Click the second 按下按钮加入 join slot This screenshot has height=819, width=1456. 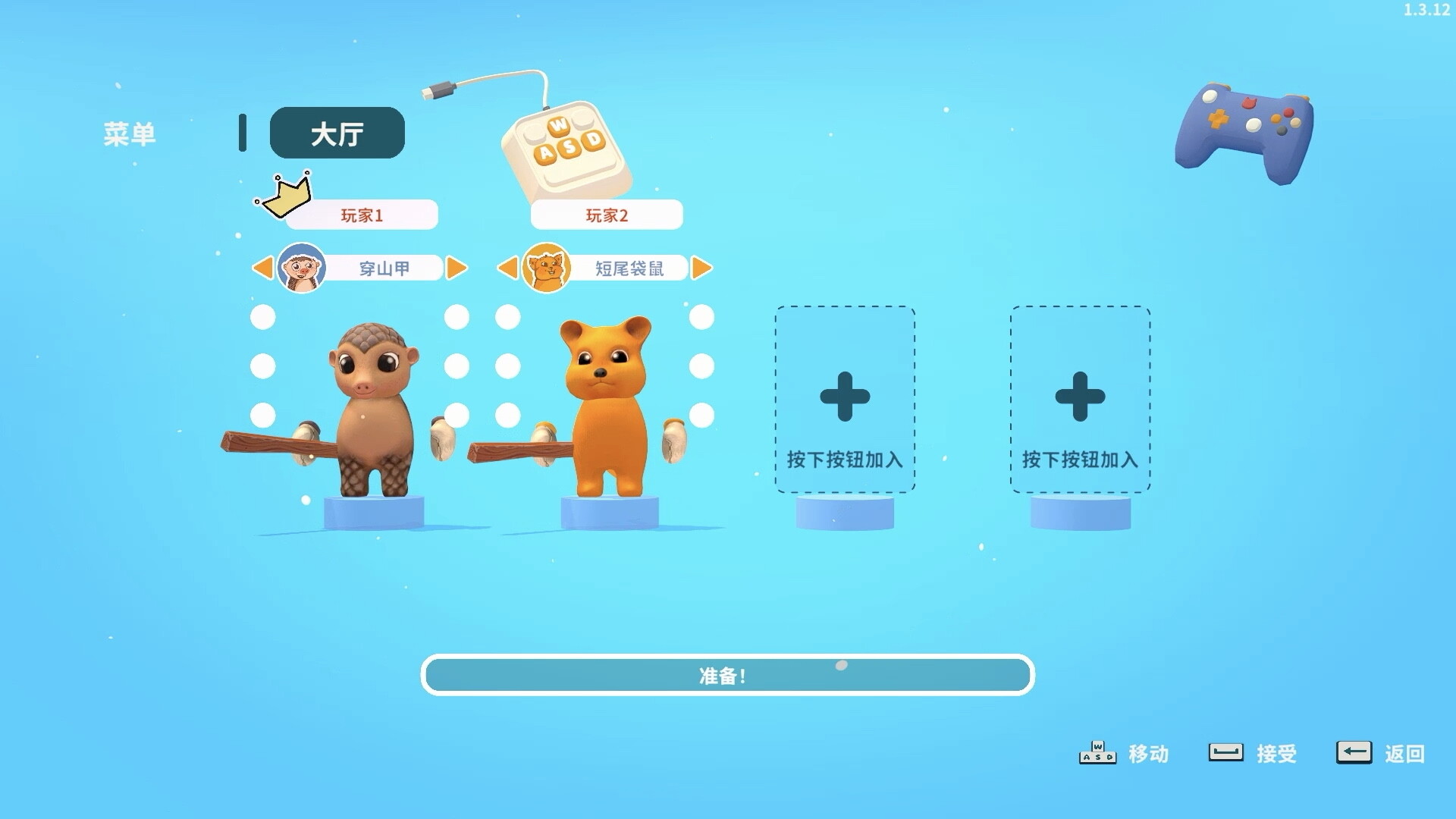click(x=1079, y=398)
